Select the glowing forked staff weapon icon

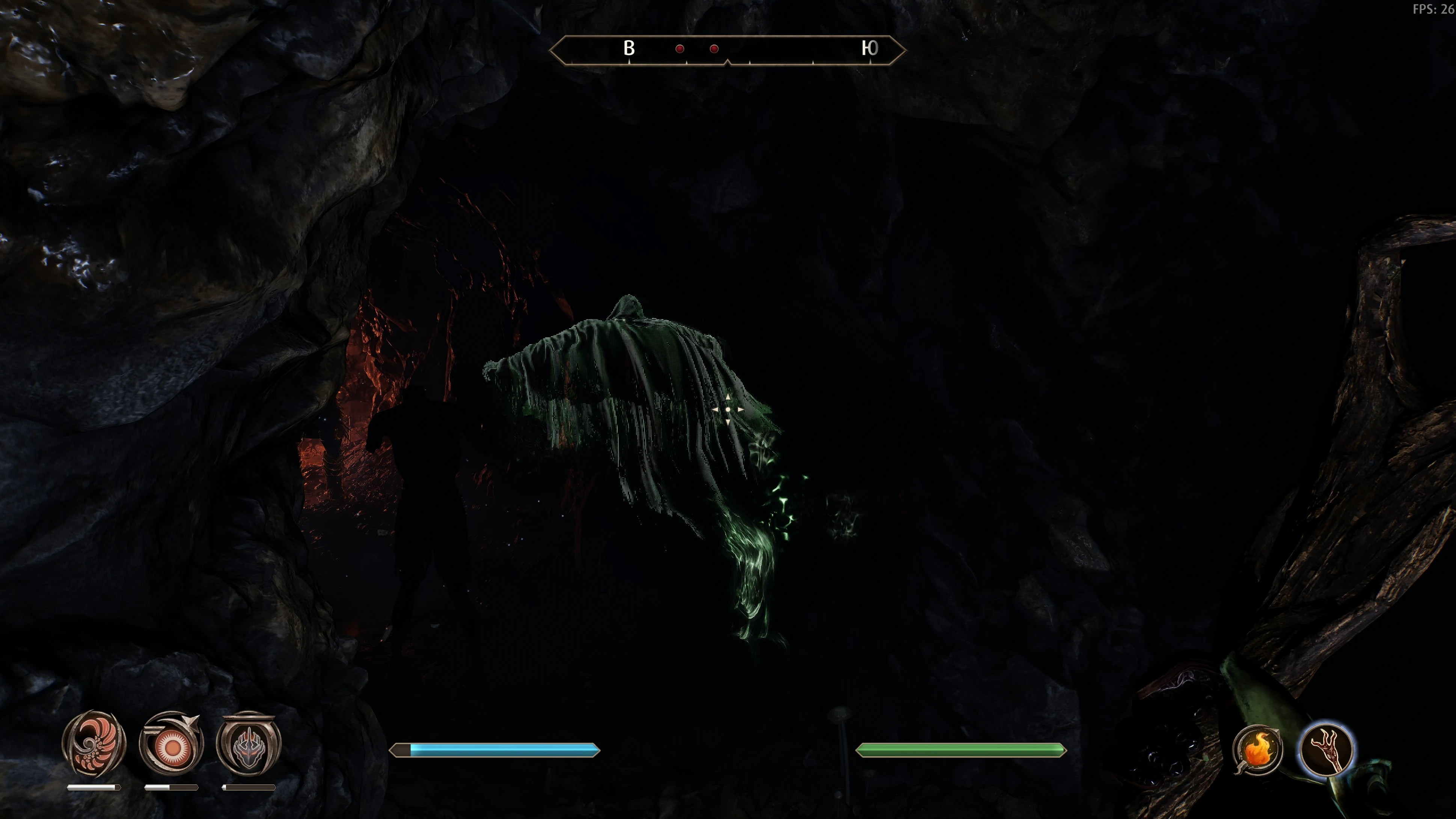1326,749
